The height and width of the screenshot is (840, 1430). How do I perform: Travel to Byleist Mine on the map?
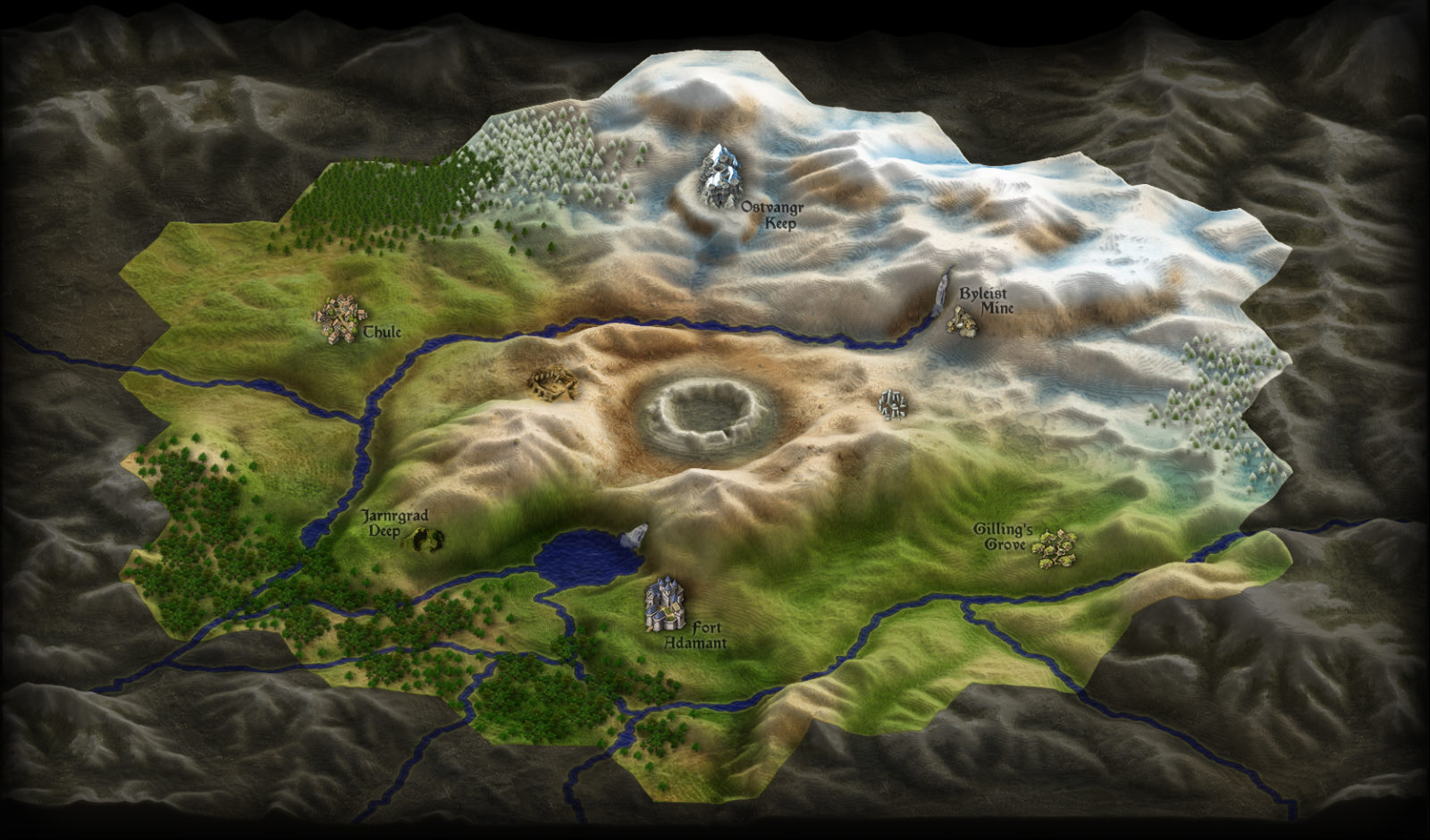[962, 321]
